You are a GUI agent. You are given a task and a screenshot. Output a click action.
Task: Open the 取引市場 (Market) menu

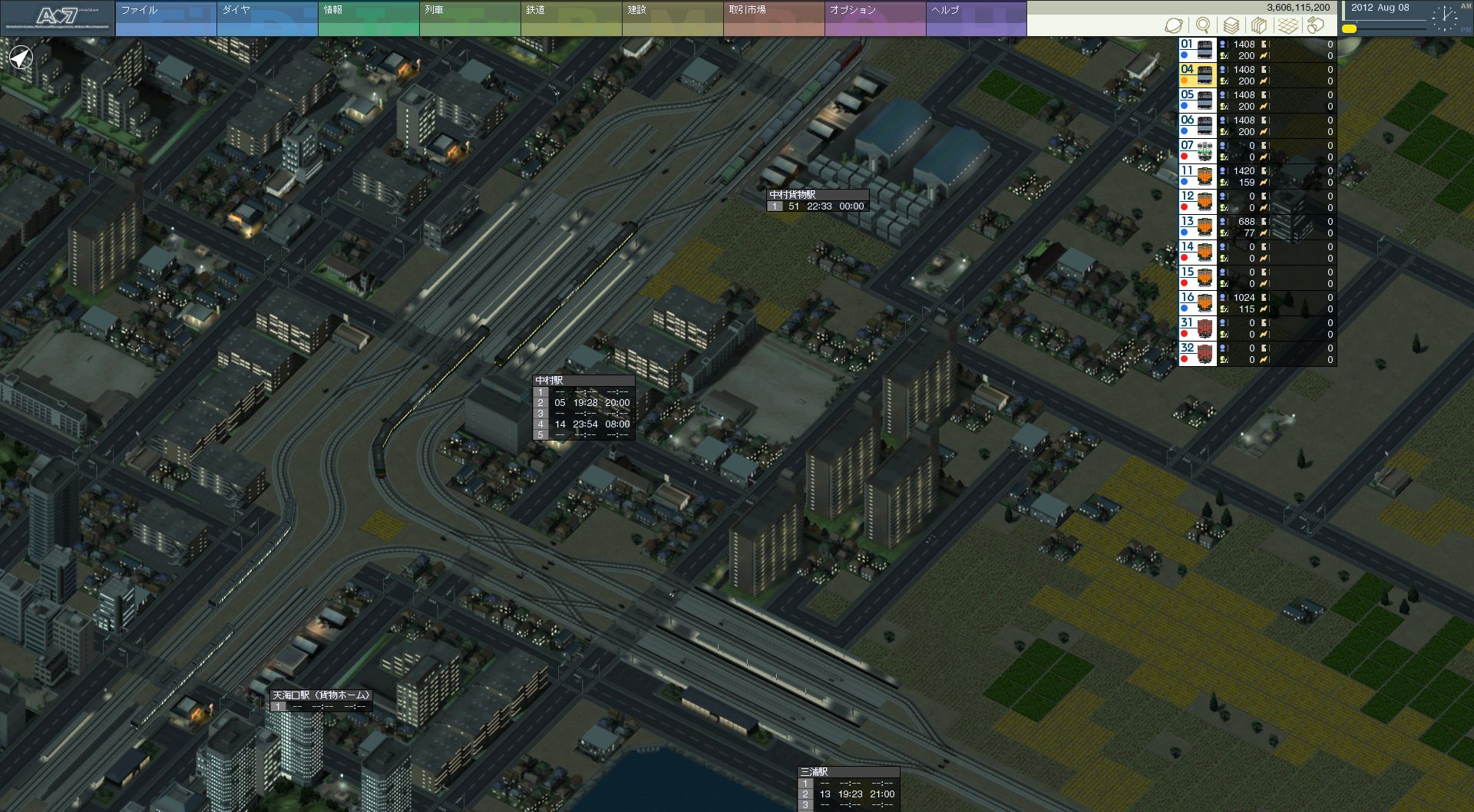pyautogui.click(x=773, y=18)
